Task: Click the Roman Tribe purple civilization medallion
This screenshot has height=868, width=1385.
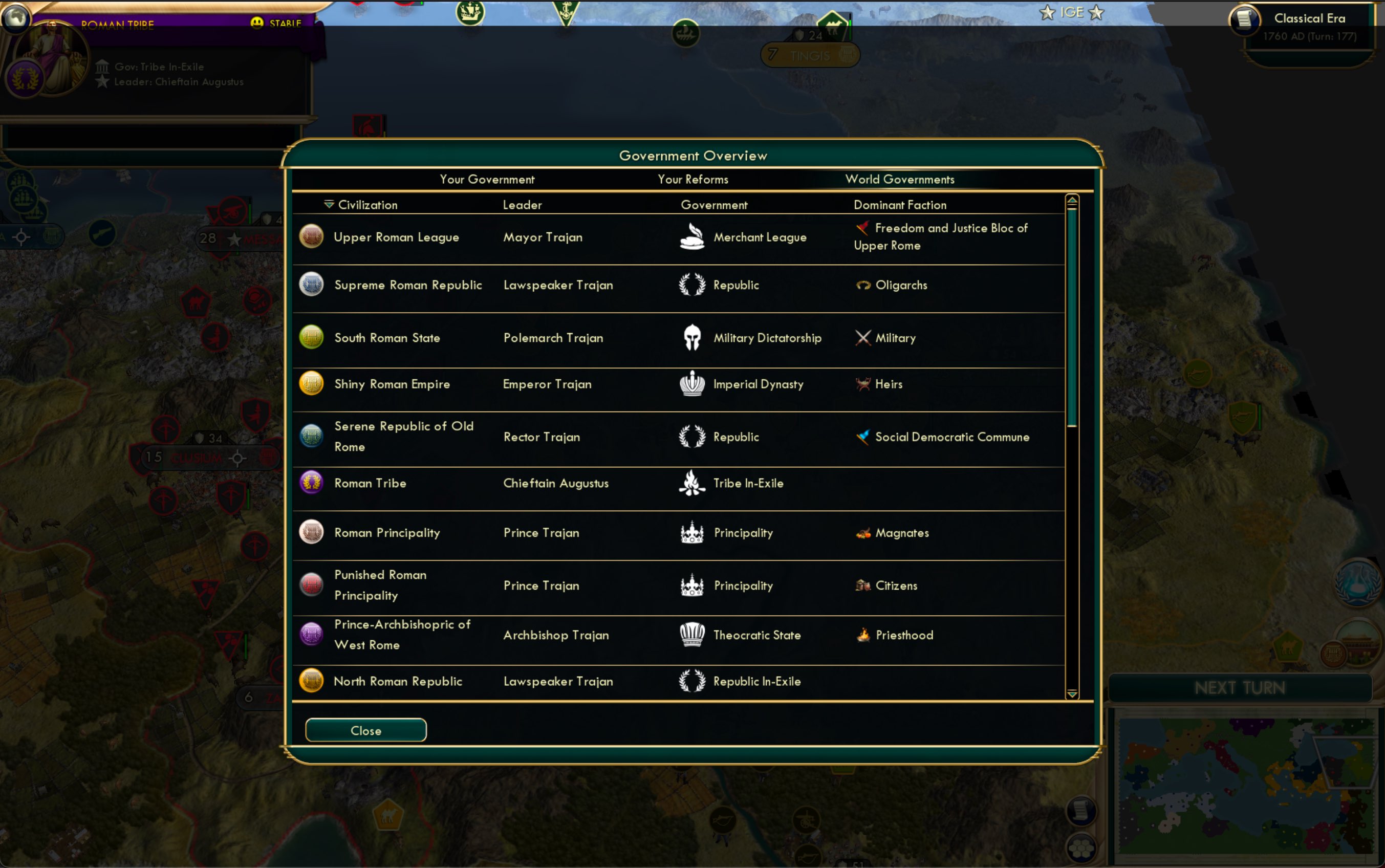Action: (x=312, y=483)
